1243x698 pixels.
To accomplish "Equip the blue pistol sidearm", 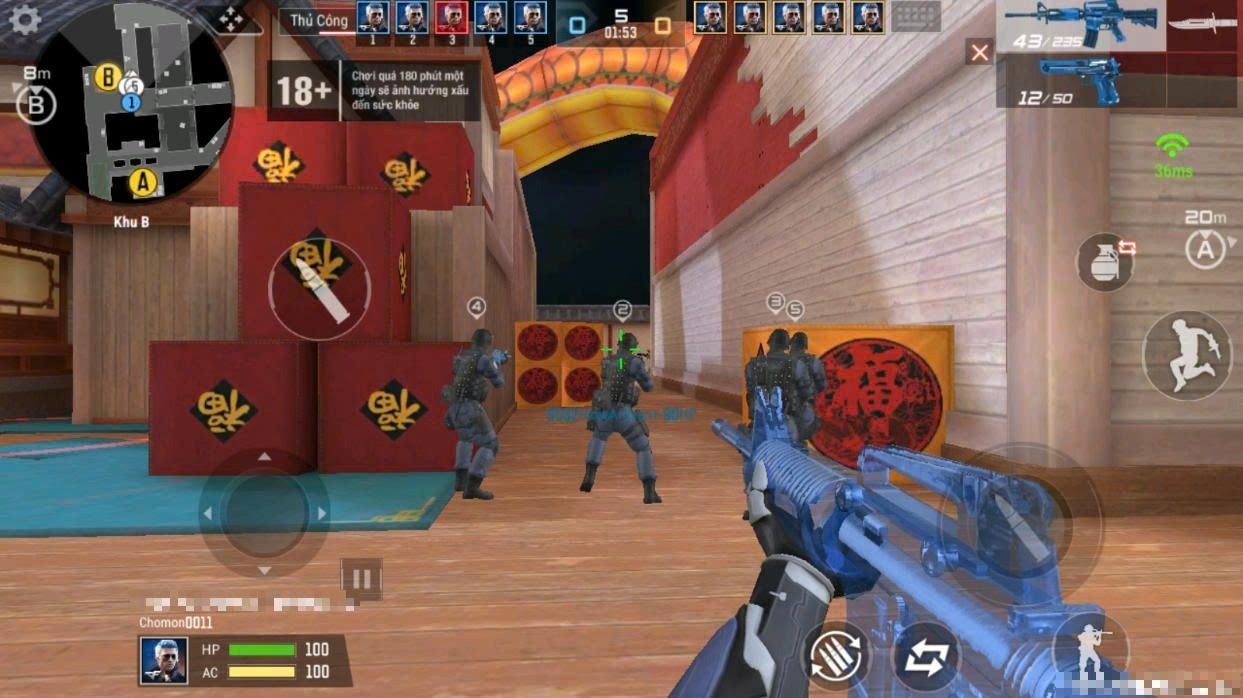I will point(1080,79).
